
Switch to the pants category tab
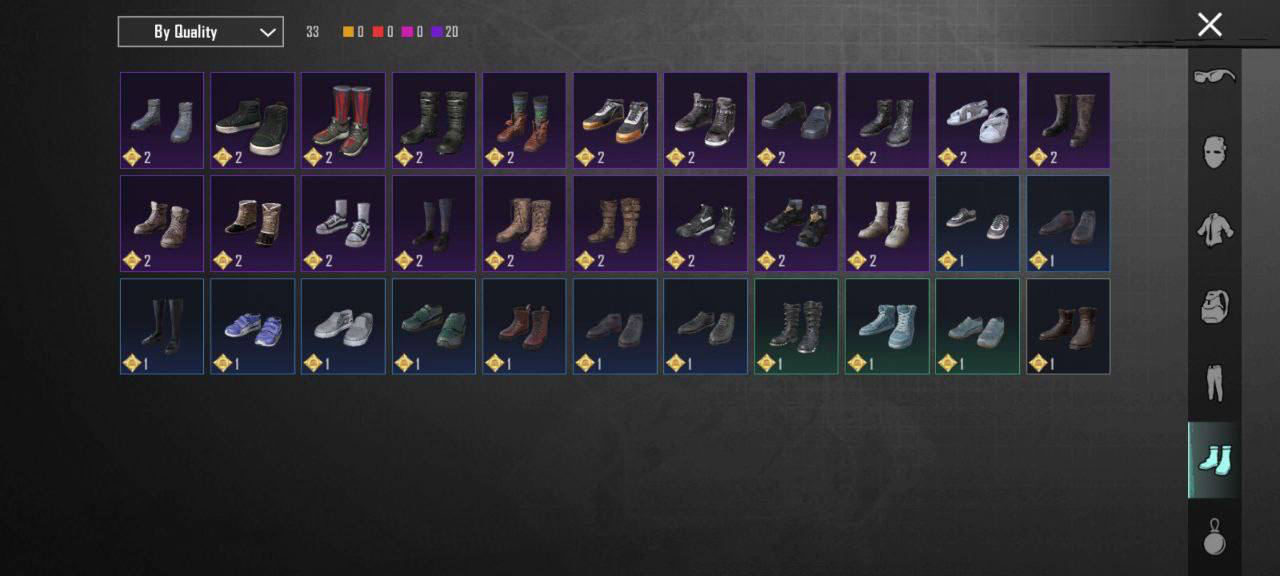pos(1214,383)
